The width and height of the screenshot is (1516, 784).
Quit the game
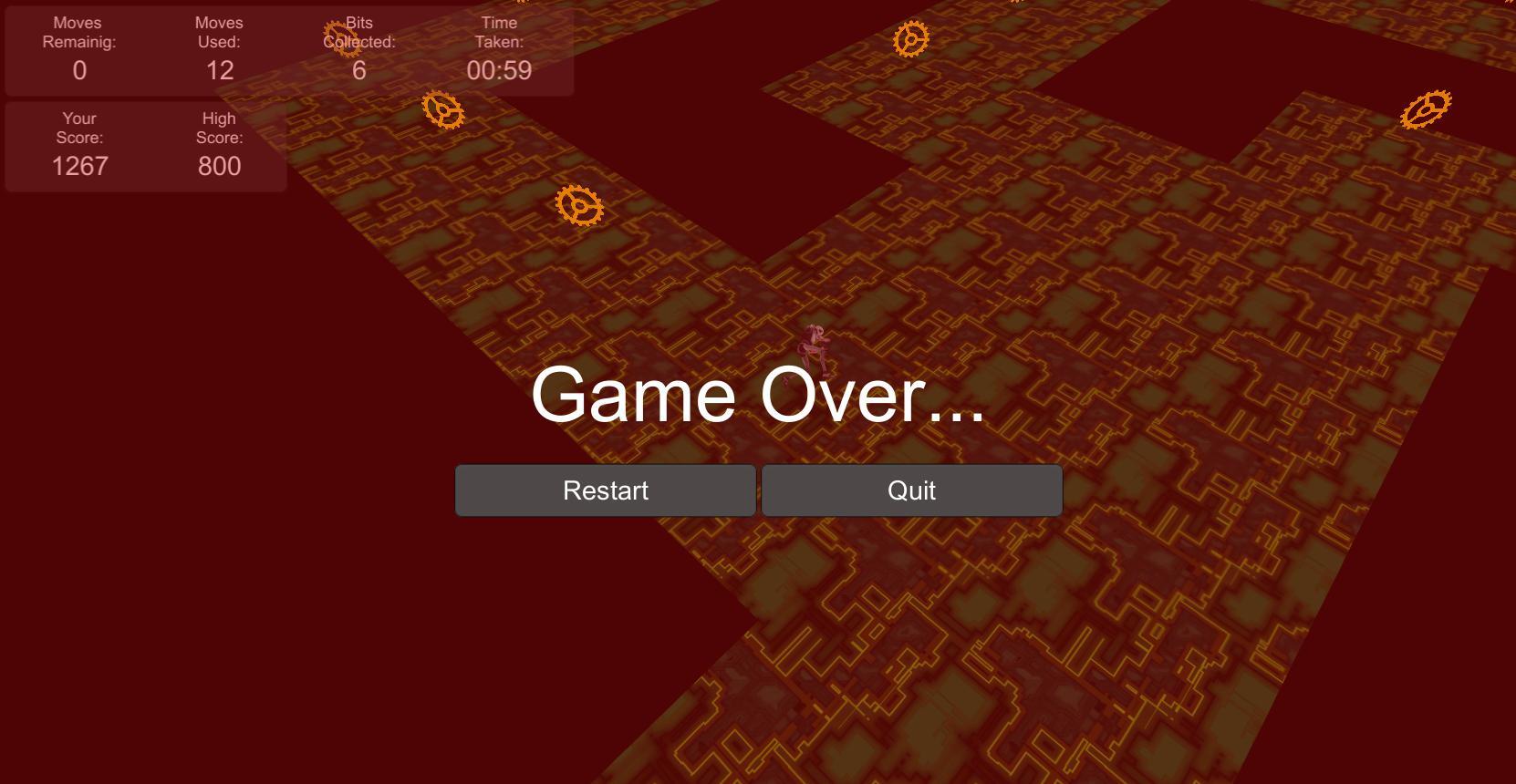point(911,490)
